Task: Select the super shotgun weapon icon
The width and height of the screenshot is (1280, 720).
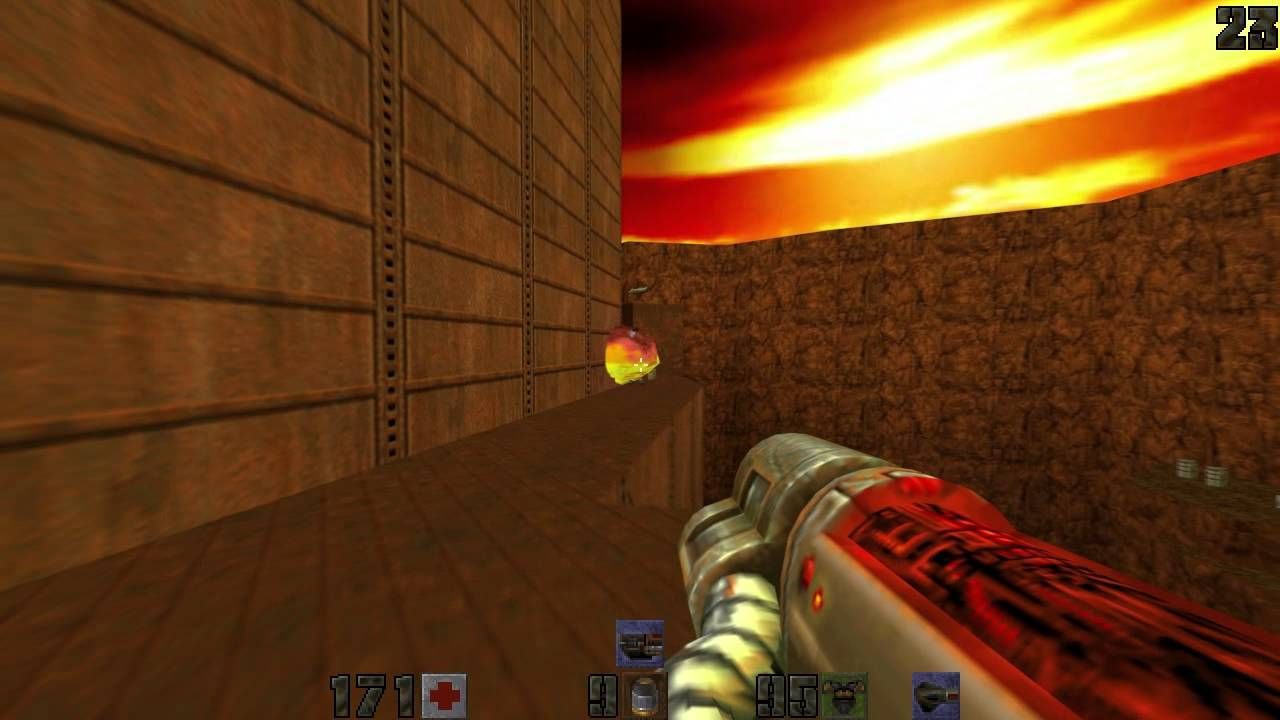Action: [x=640, y=642]
